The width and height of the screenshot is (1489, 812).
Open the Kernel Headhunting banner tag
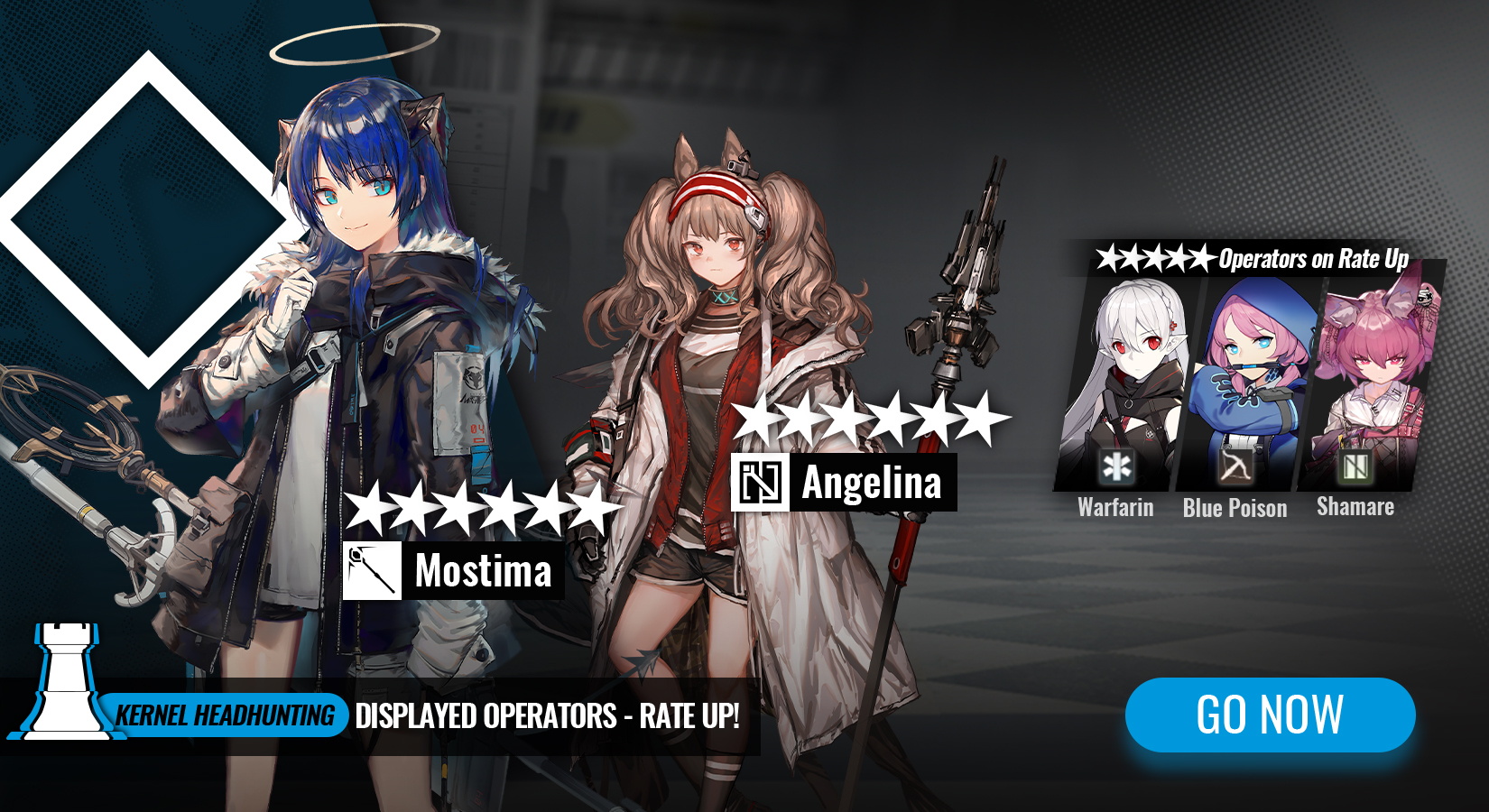pyautogui.click(x=226, y=715)
